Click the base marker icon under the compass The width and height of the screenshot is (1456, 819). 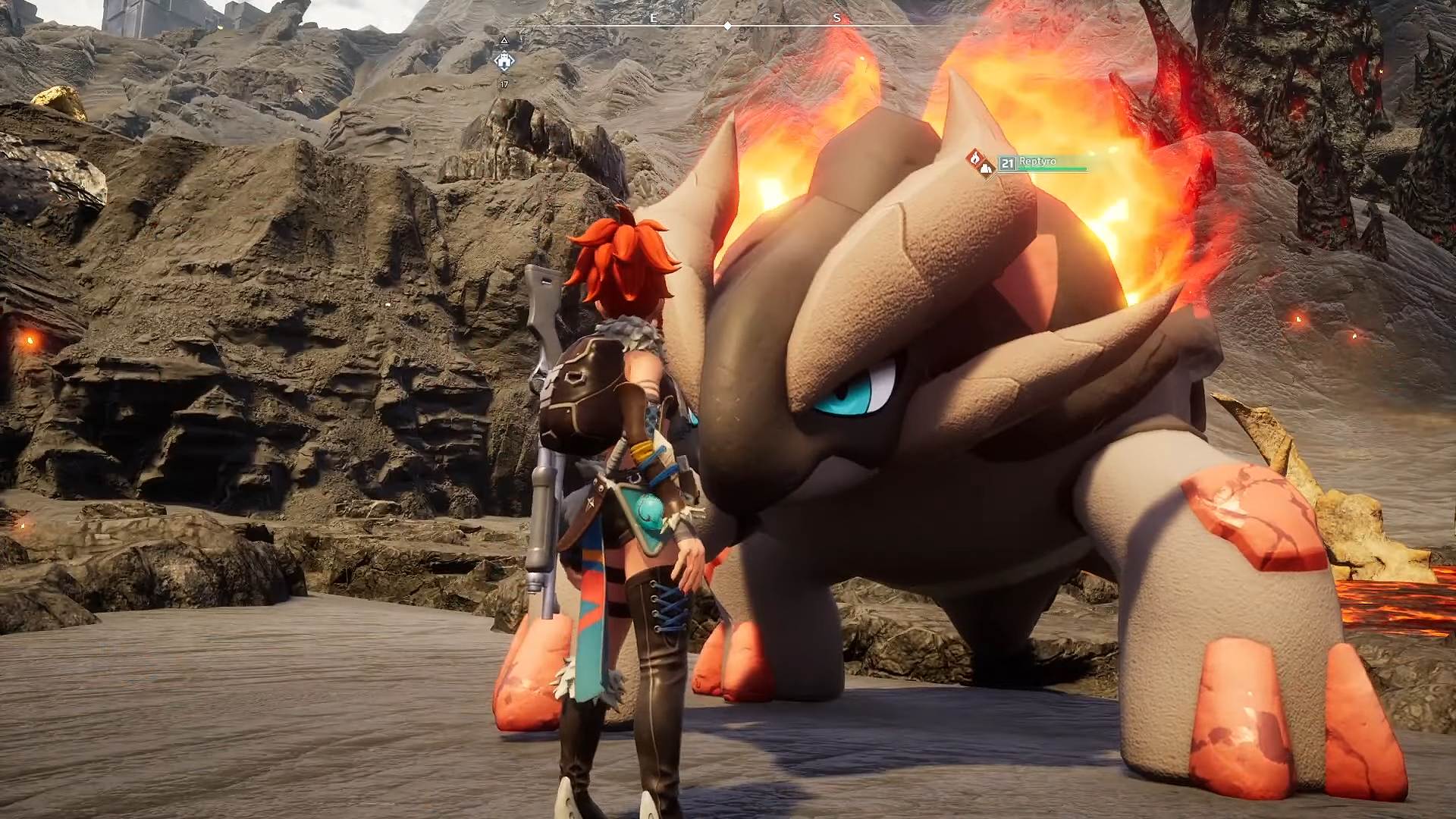[504, 61]
